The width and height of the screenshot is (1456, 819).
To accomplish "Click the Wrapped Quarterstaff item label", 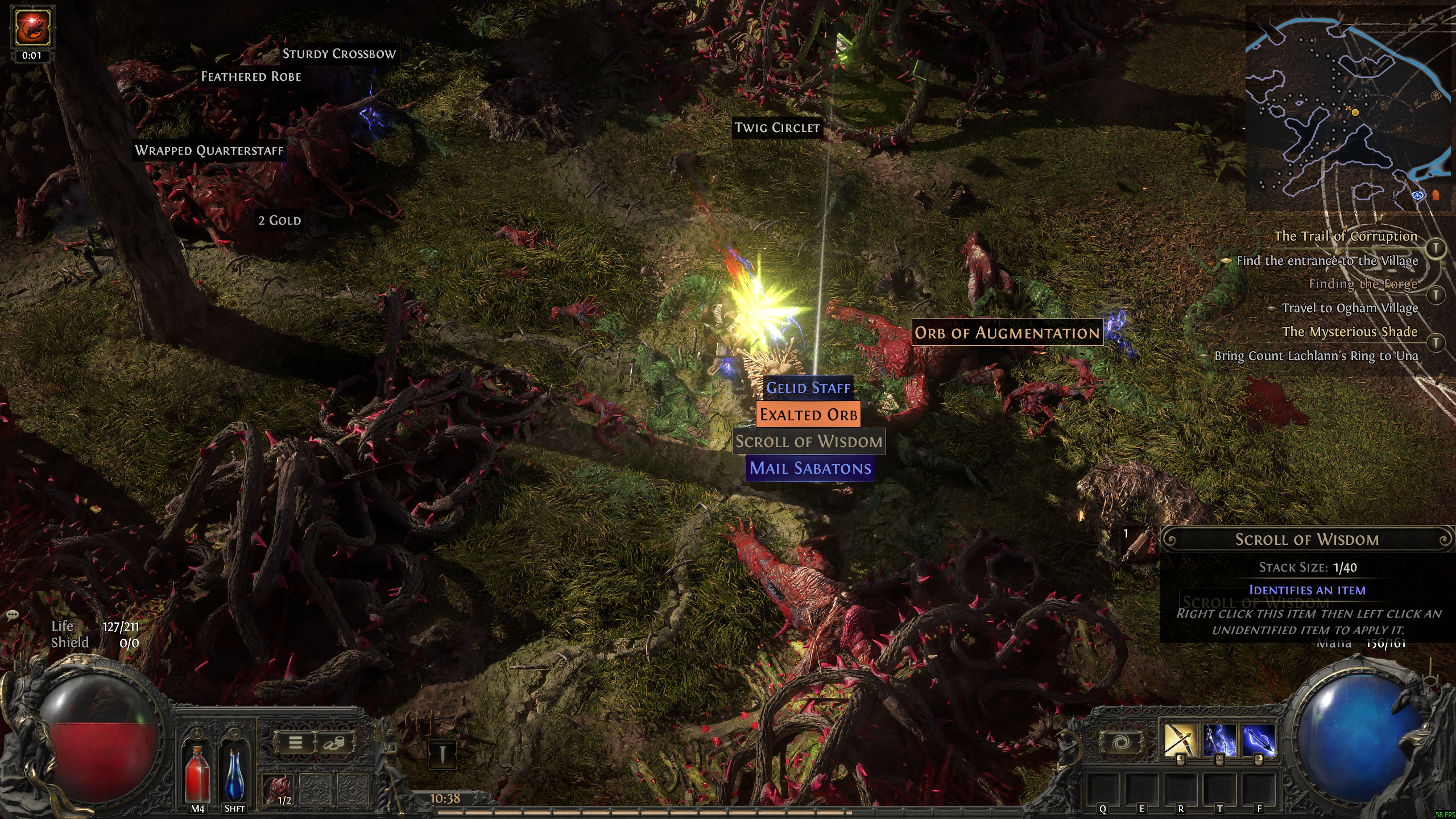I will (x=209, y=151).
